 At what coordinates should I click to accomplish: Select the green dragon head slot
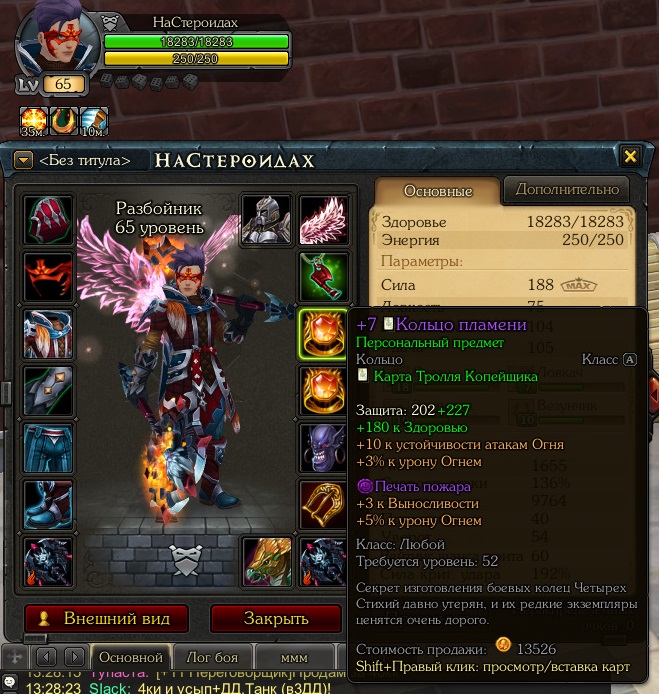(x=266, y=561)
